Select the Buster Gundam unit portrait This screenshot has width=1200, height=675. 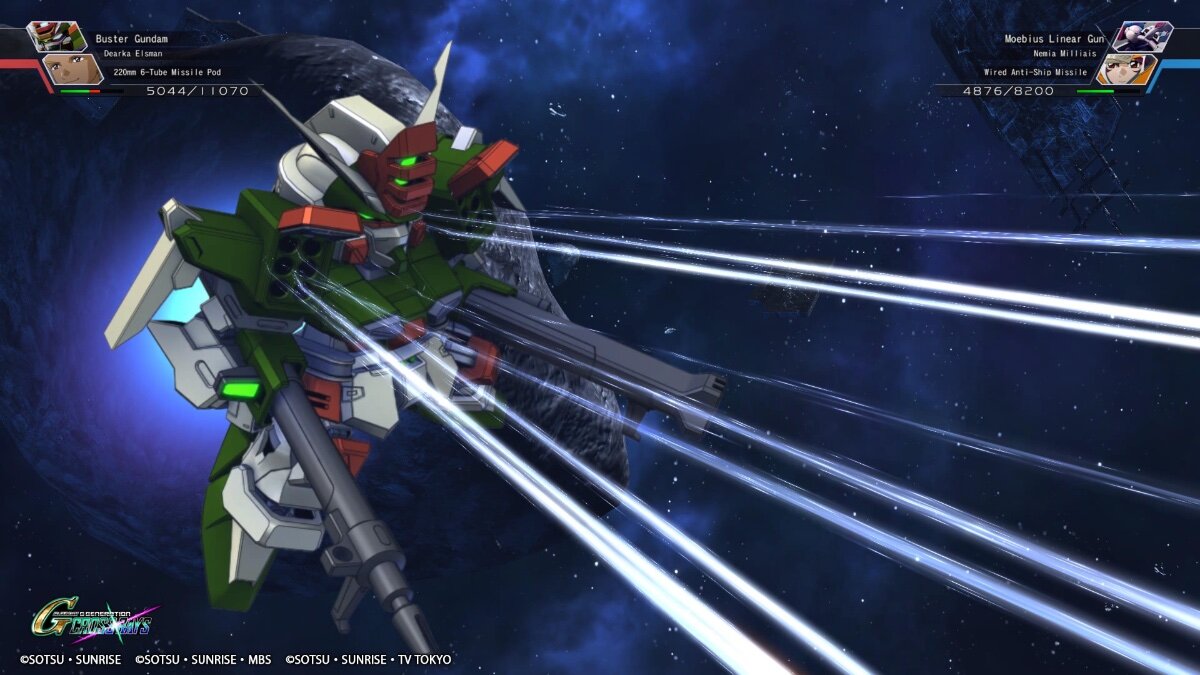(x=56, y=36)
